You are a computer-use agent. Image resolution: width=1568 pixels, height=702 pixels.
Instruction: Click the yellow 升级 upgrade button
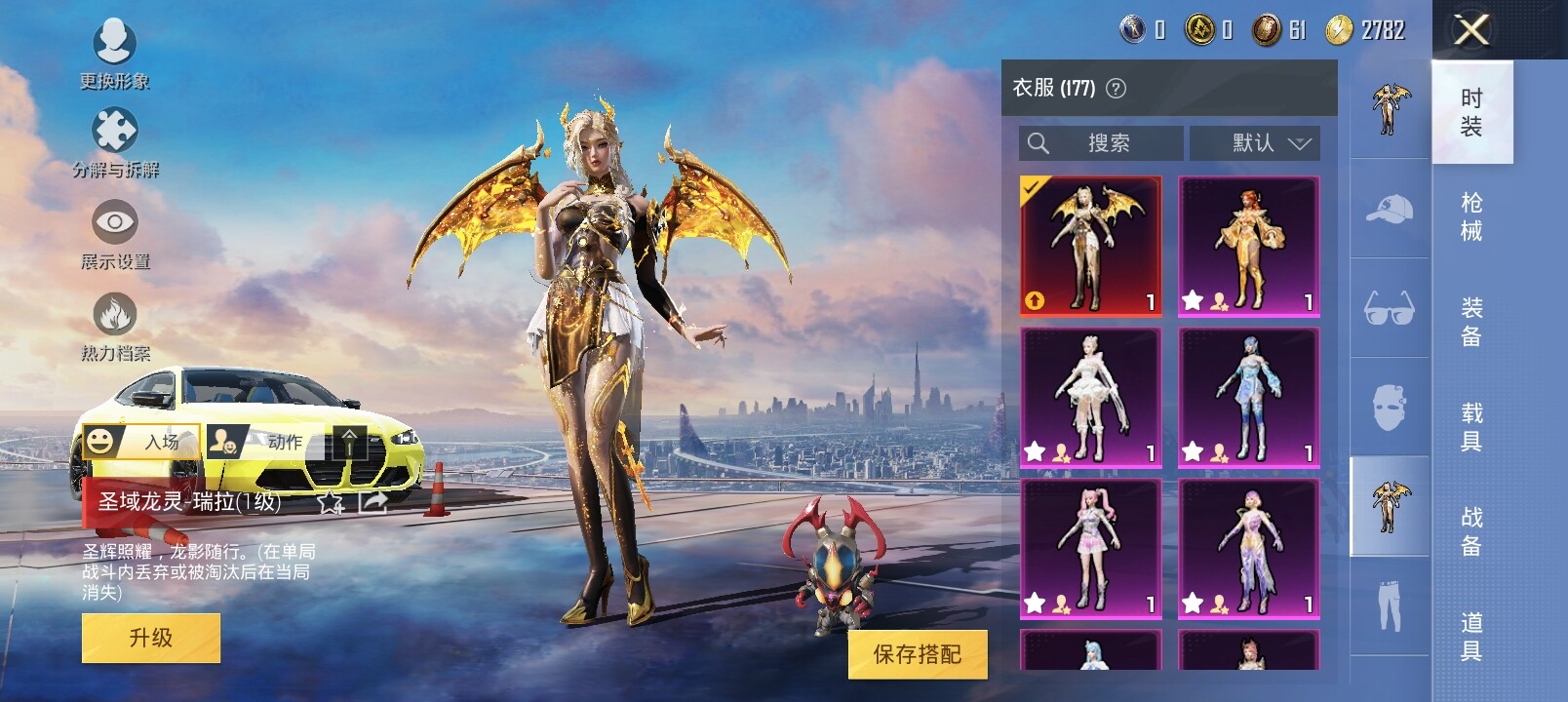(x=151, y=638)
